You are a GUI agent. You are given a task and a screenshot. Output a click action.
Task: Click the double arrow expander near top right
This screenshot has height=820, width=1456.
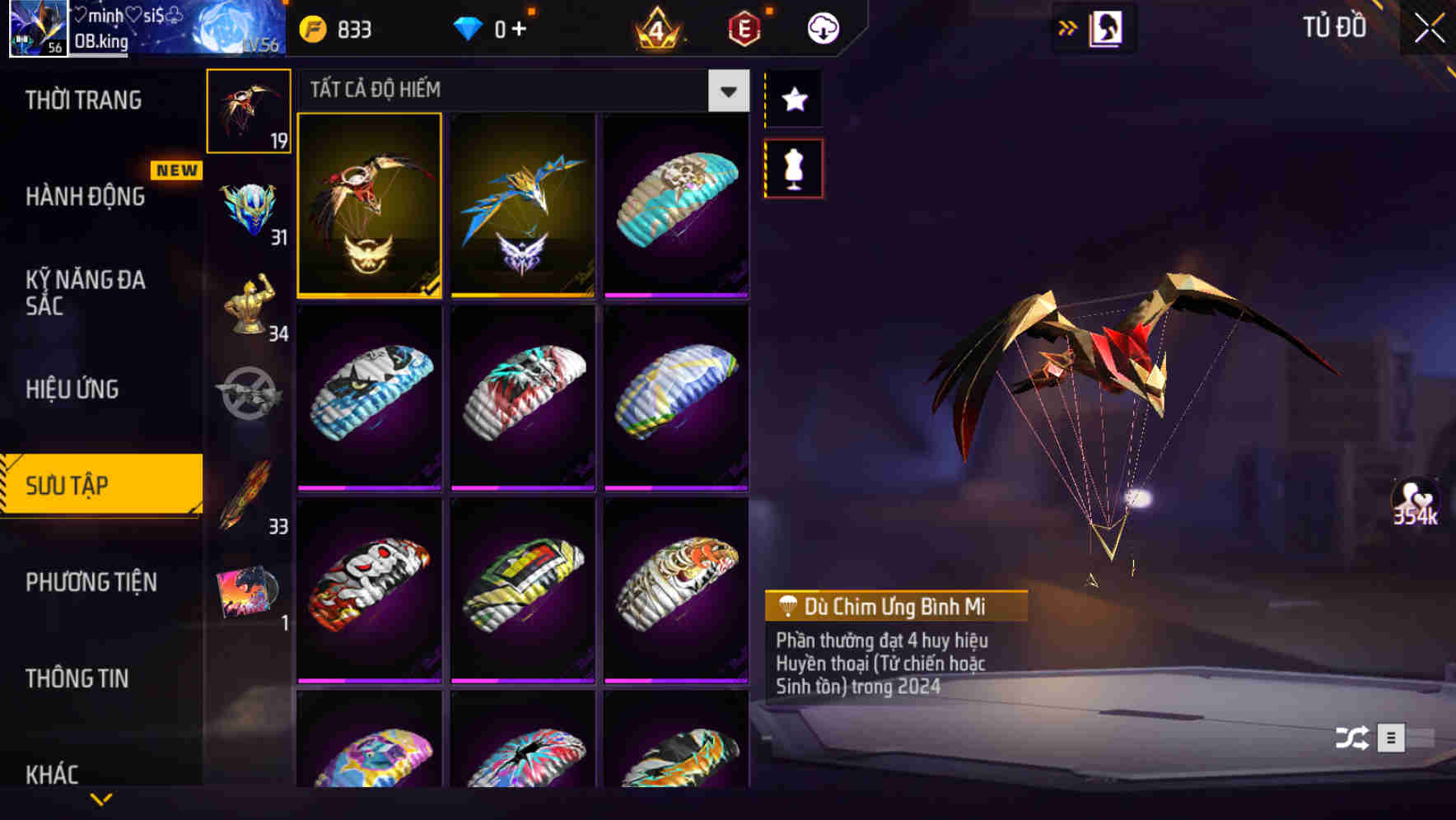[1066, 27]
